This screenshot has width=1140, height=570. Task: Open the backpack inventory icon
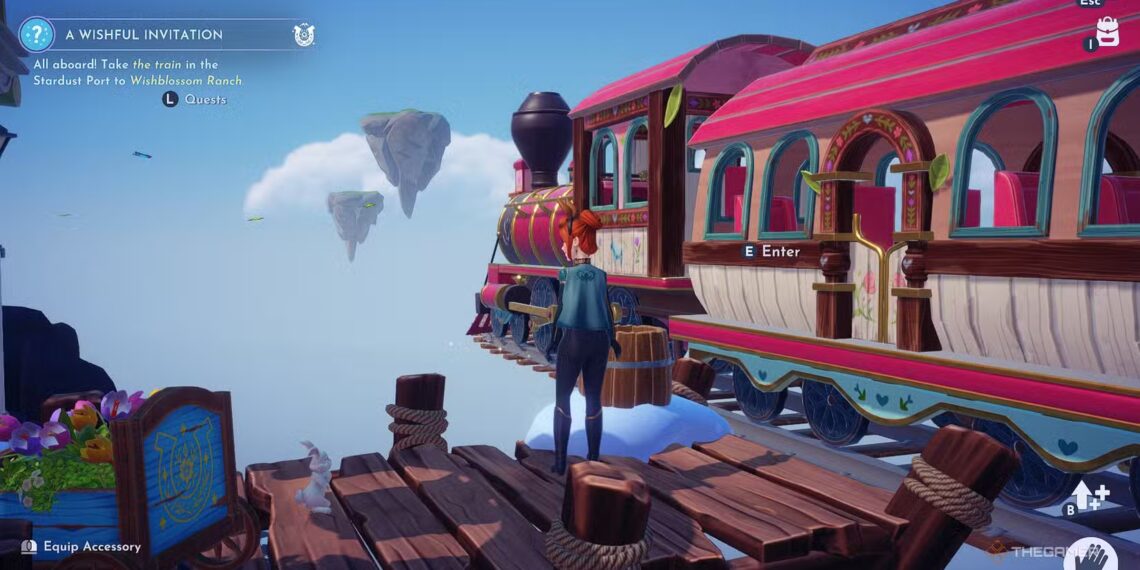pos(1107,30)
